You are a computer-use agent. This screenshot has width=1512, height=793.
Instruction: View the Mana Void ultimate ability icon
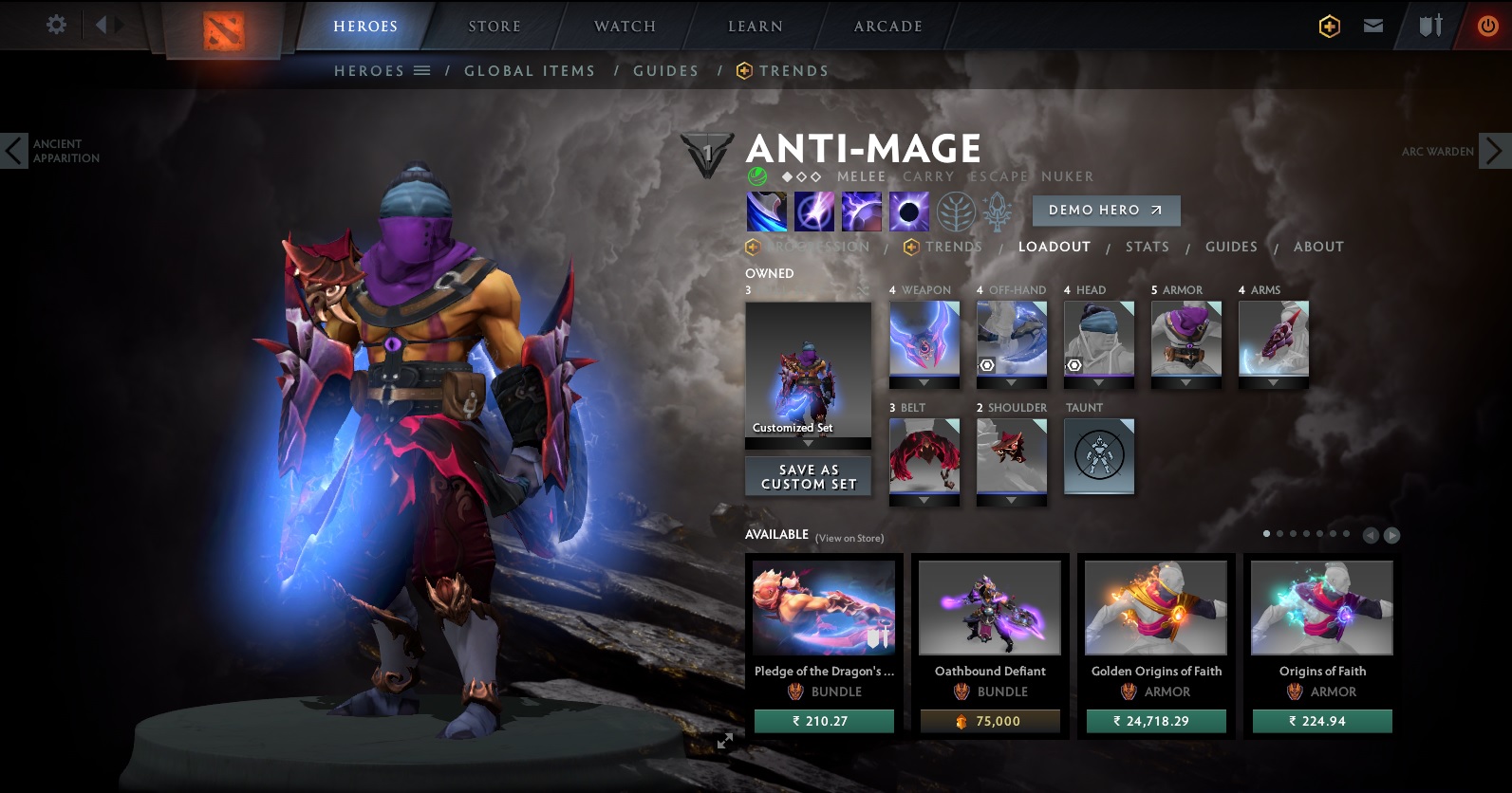coord(906,211)
